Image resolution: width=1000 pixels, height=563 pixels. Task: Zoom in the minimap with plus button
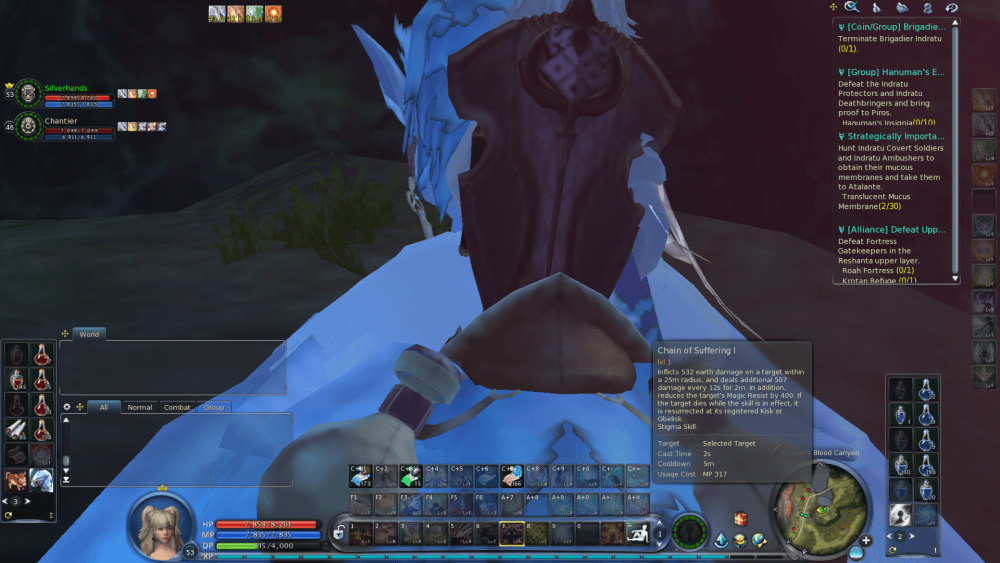click(866, 540)
